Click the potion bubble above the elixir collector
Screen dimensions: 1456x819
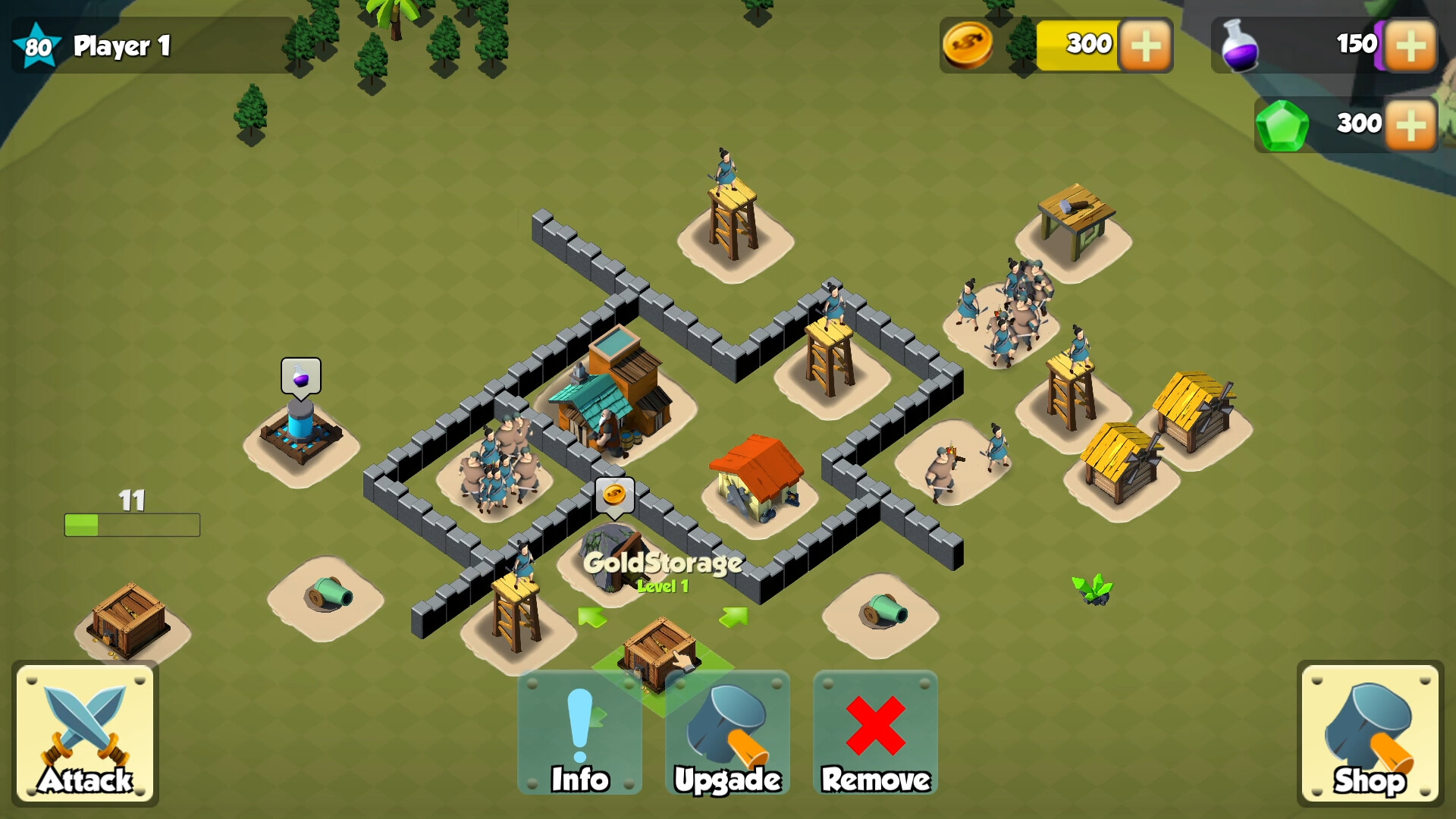click(x=301, y=373)
